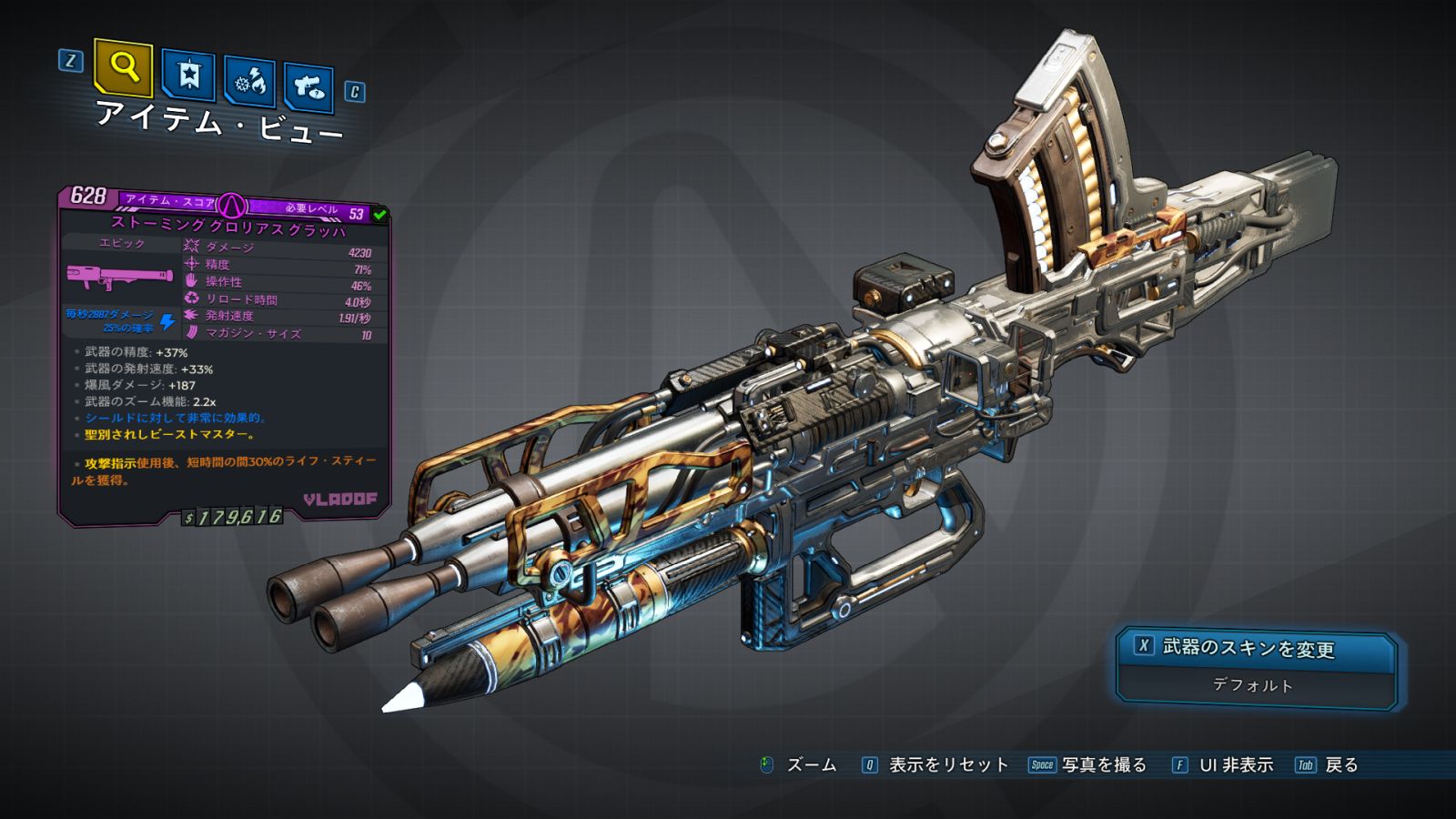Open the gear and flame tab
This screenshot has height=819, width=1456.
pos(250,83)
